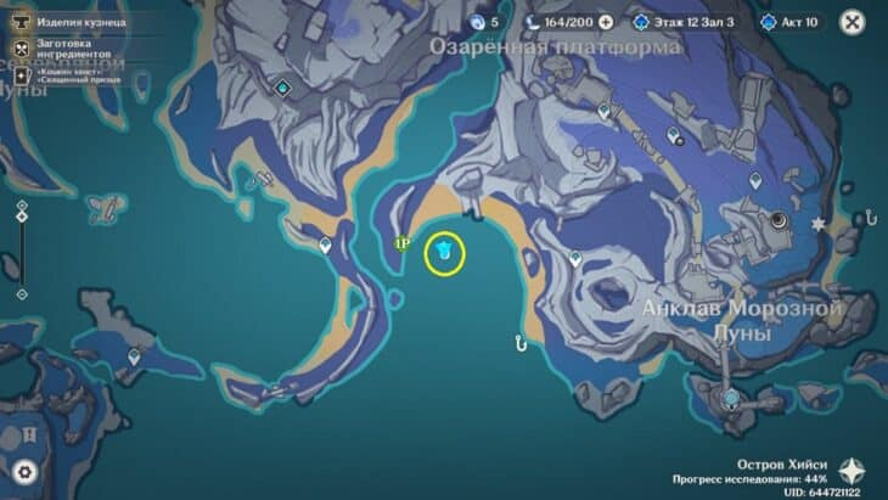
Task: Click the zoom-in diamond above the zoom slider
Action: click(x=22, y=205)
